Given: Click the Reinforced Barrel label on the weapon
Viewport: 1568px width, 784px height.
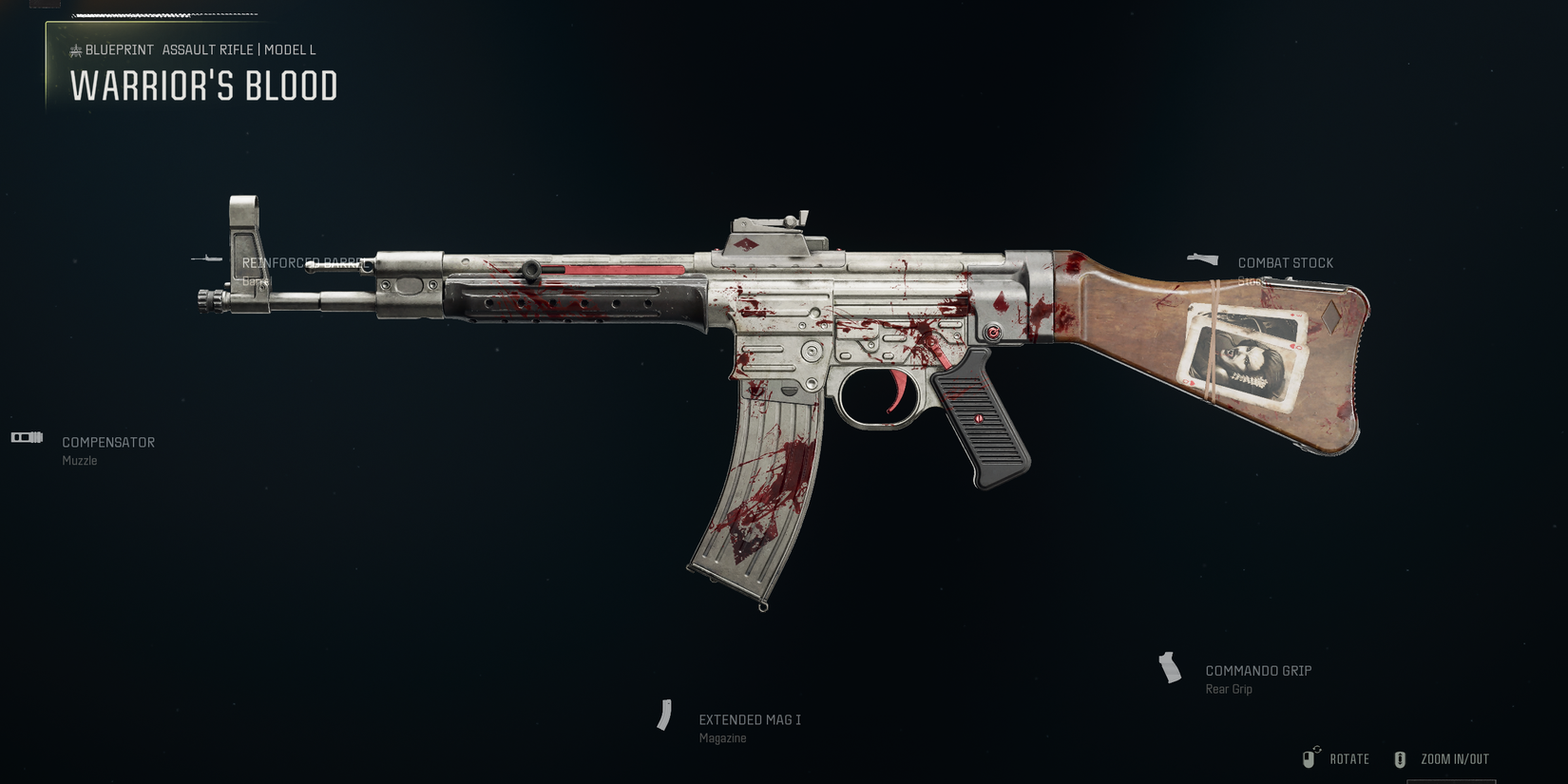Looking at the screenshot, I should tap(306, 263).
